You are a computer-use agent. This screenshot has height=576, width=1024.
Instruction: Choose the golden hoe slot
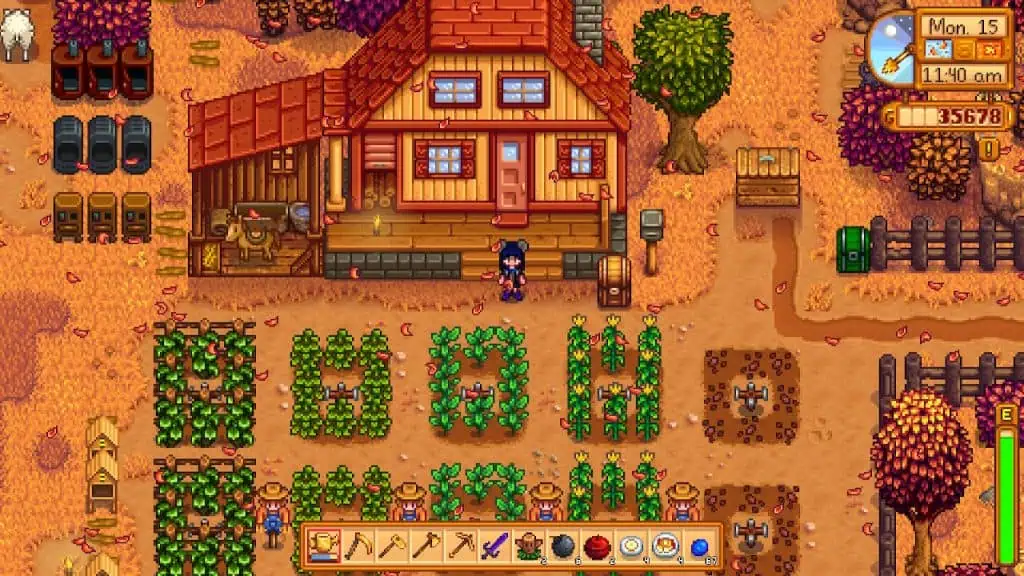392,546
